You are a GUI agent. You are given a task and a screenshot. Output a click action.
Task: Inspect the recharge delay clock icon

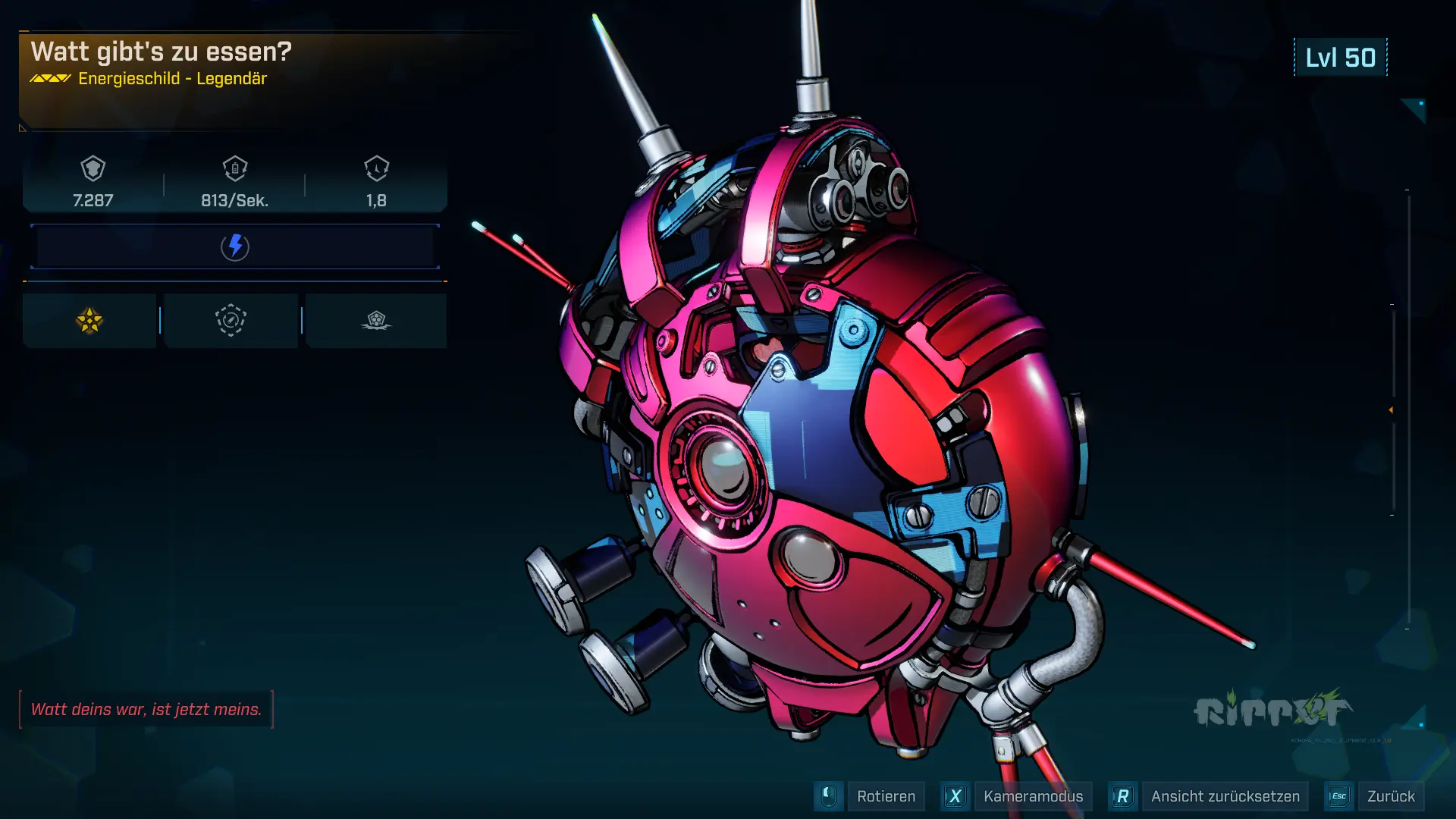[376, 168]
